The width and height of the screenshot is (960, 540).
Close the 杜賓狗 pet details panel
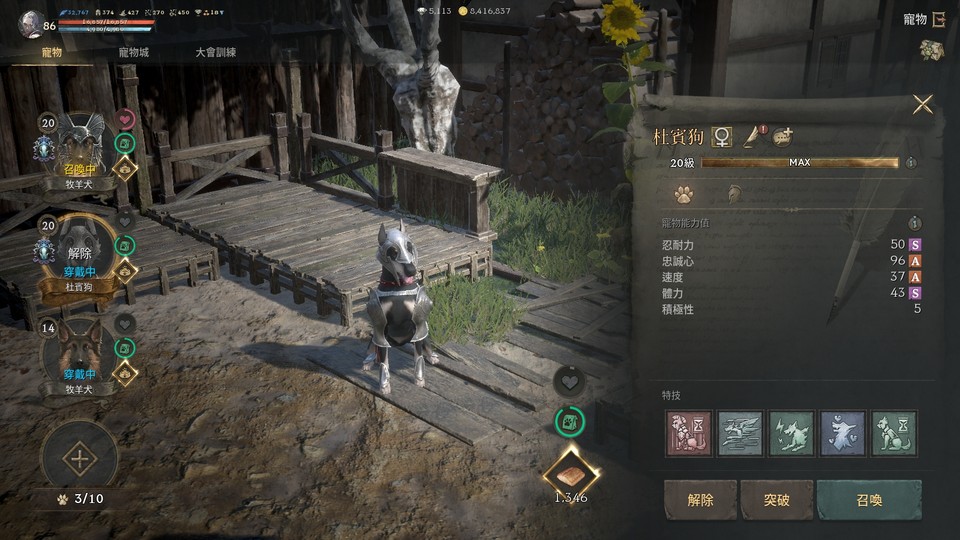[x=922, y=104]
